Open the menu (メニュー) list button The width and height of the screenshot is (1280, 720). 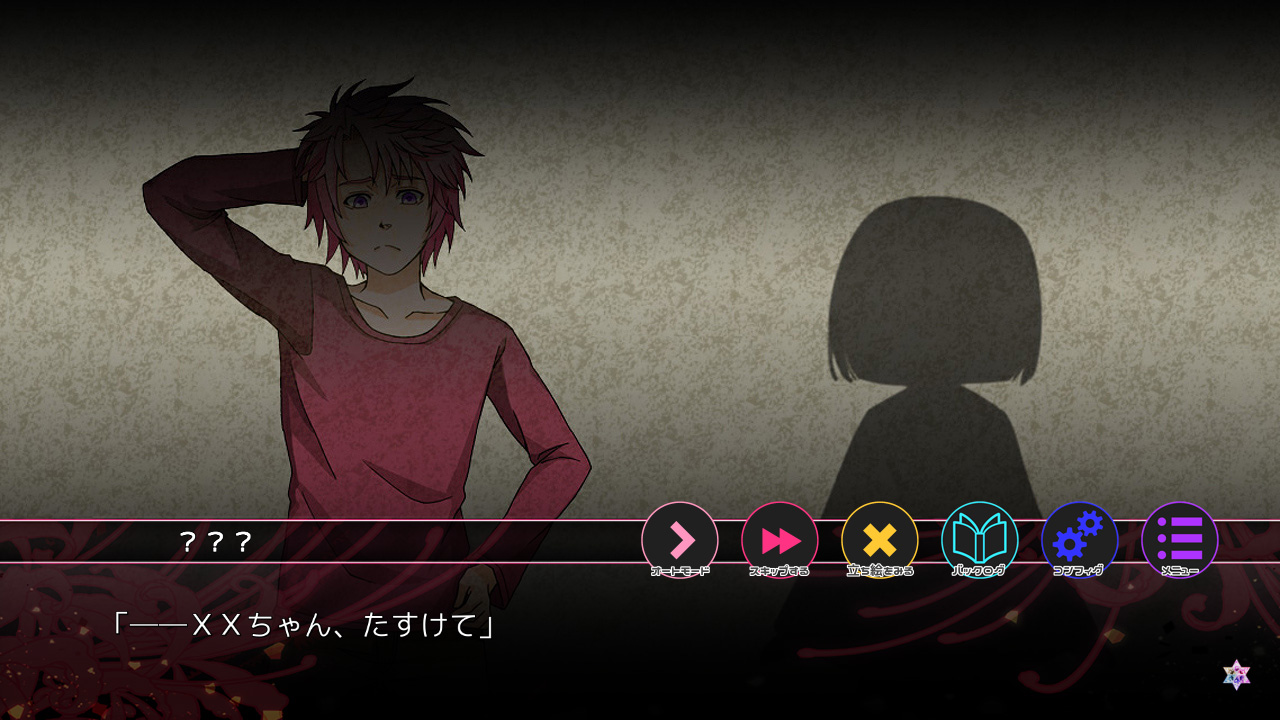coord(1180,540)
